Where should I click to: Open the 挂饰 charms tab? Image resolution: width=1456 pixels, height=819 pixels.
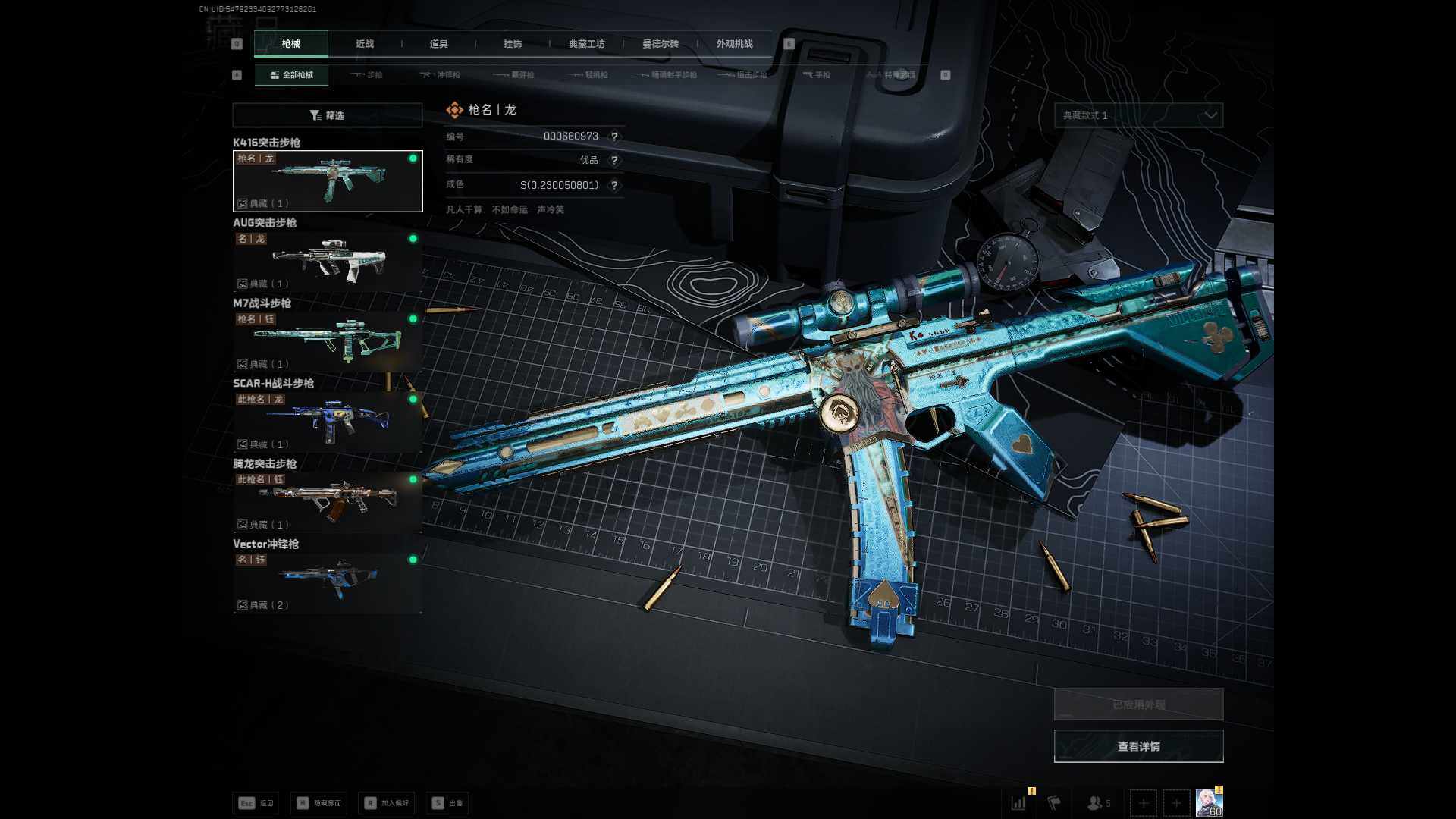[x=513, y=44]
